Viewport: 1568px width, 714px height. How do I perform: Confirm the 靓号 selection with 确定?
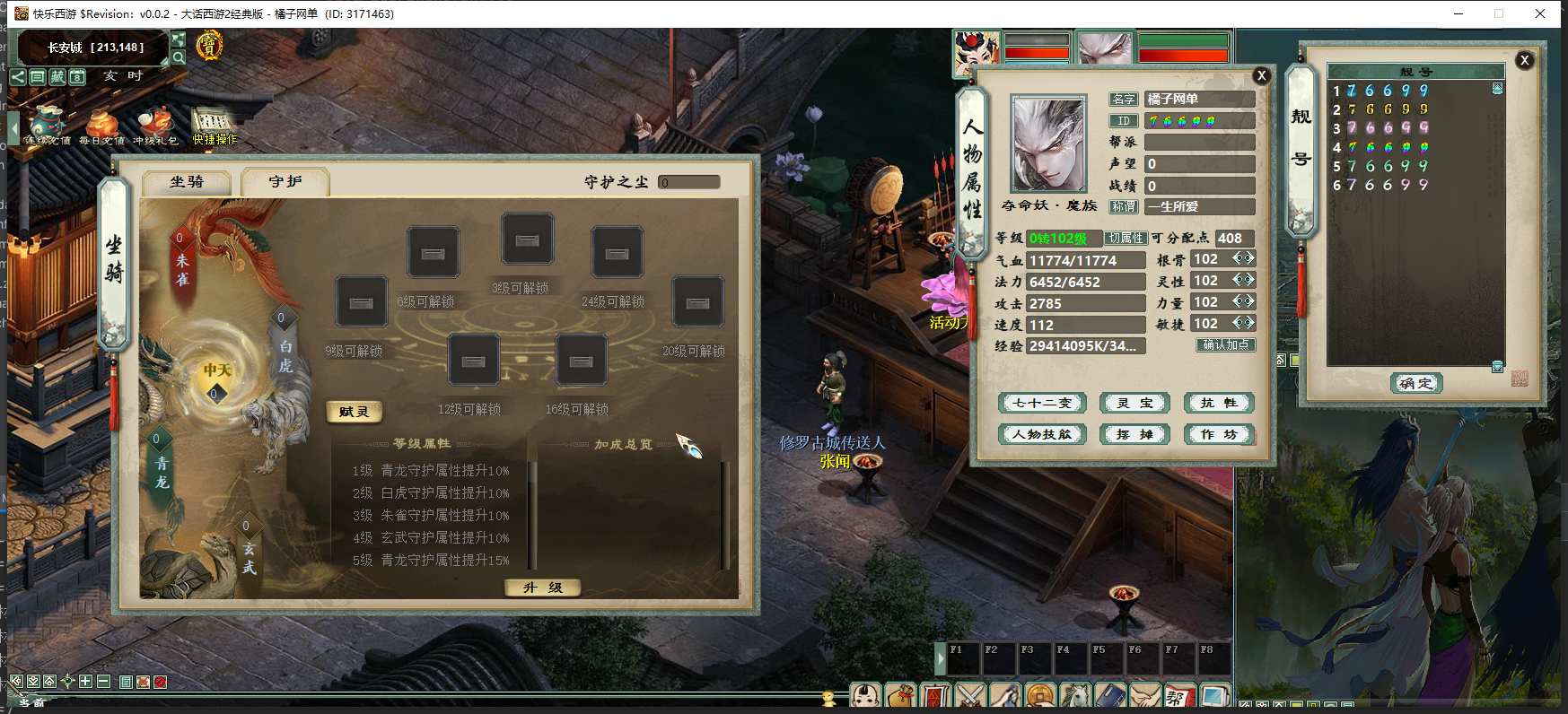point(1416,384)
